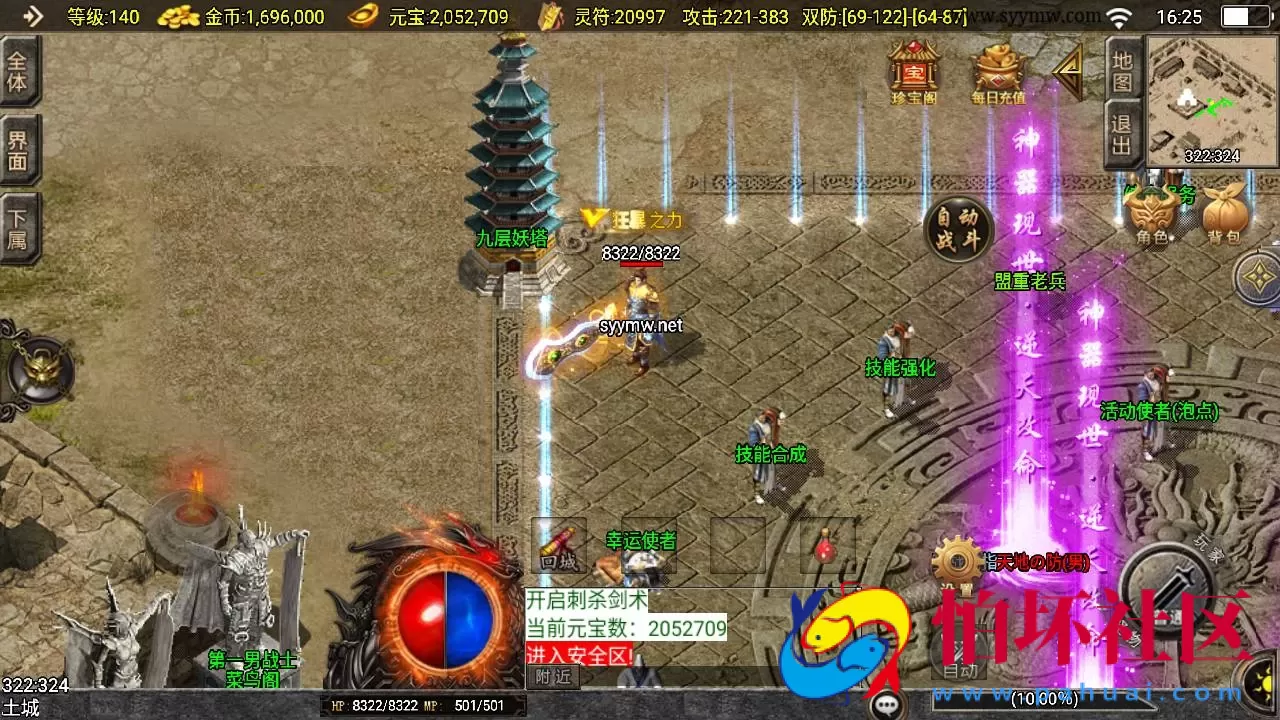Open the 每日充值 daily recharge
The image size is (1280, 720).
pyautogui.click(x=998, y=70)
